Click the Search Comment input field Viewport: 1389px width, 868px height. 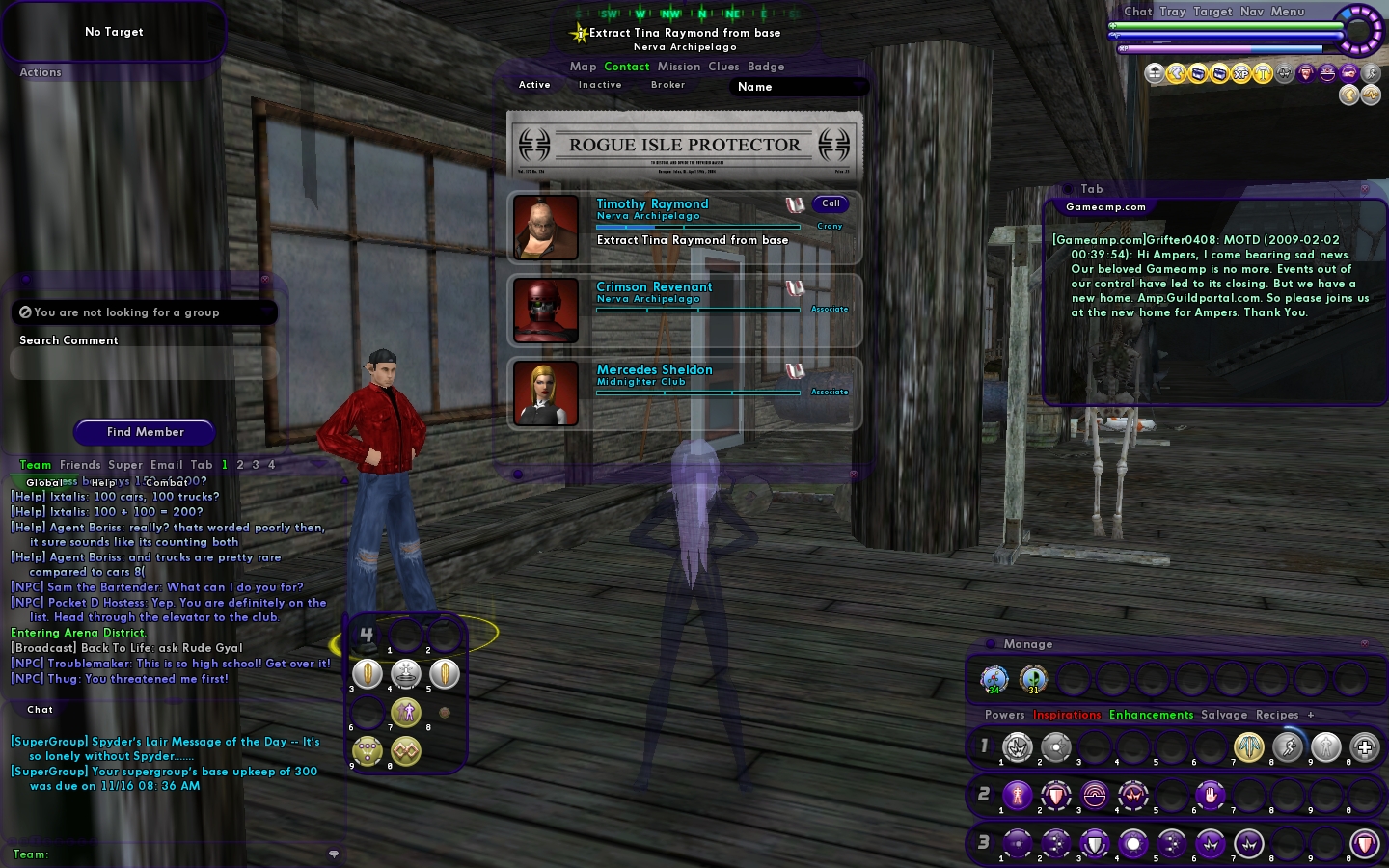(144, 364)
